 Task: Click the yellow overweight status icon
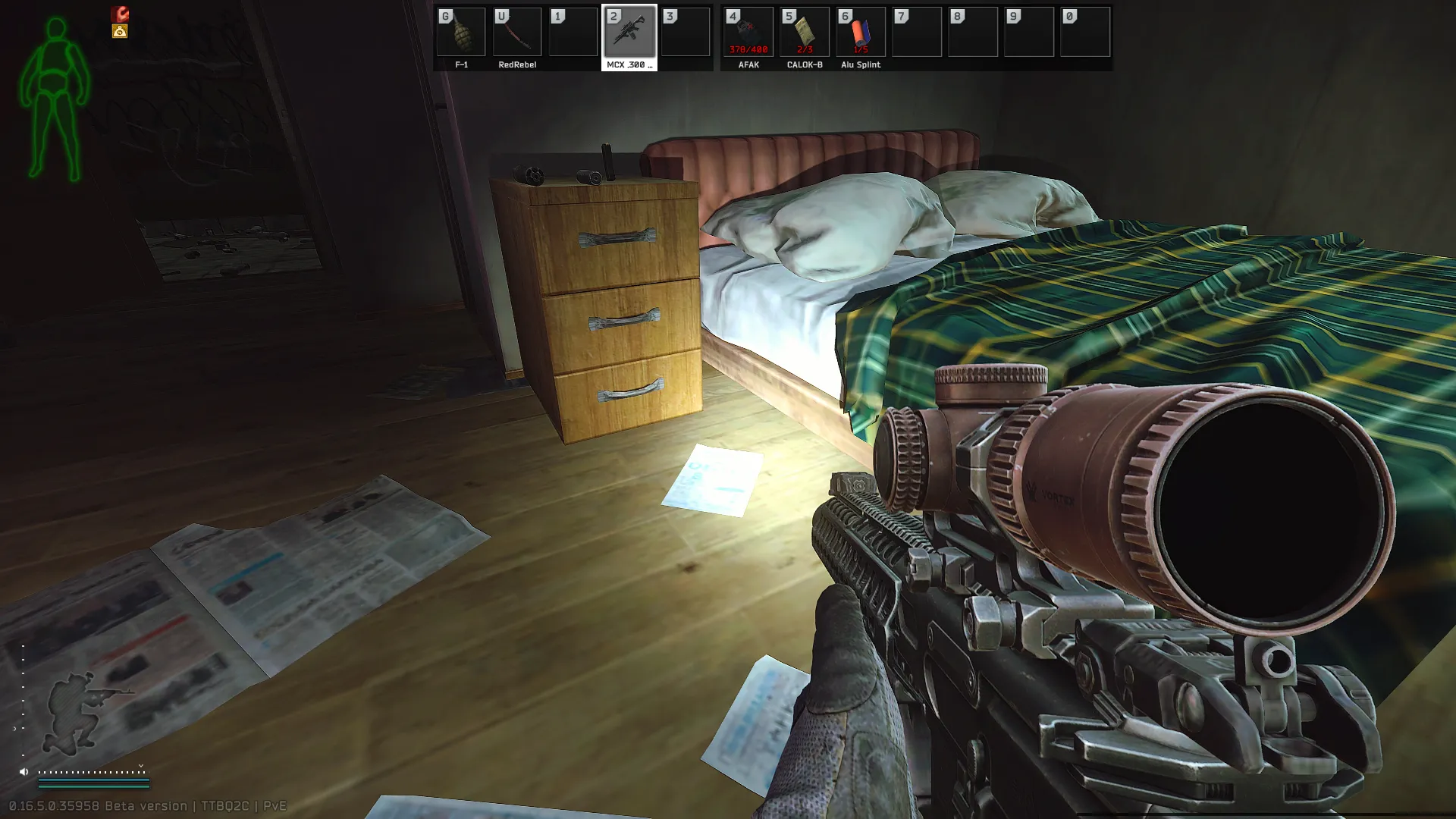pyautogui.click(x=120, y=31)
